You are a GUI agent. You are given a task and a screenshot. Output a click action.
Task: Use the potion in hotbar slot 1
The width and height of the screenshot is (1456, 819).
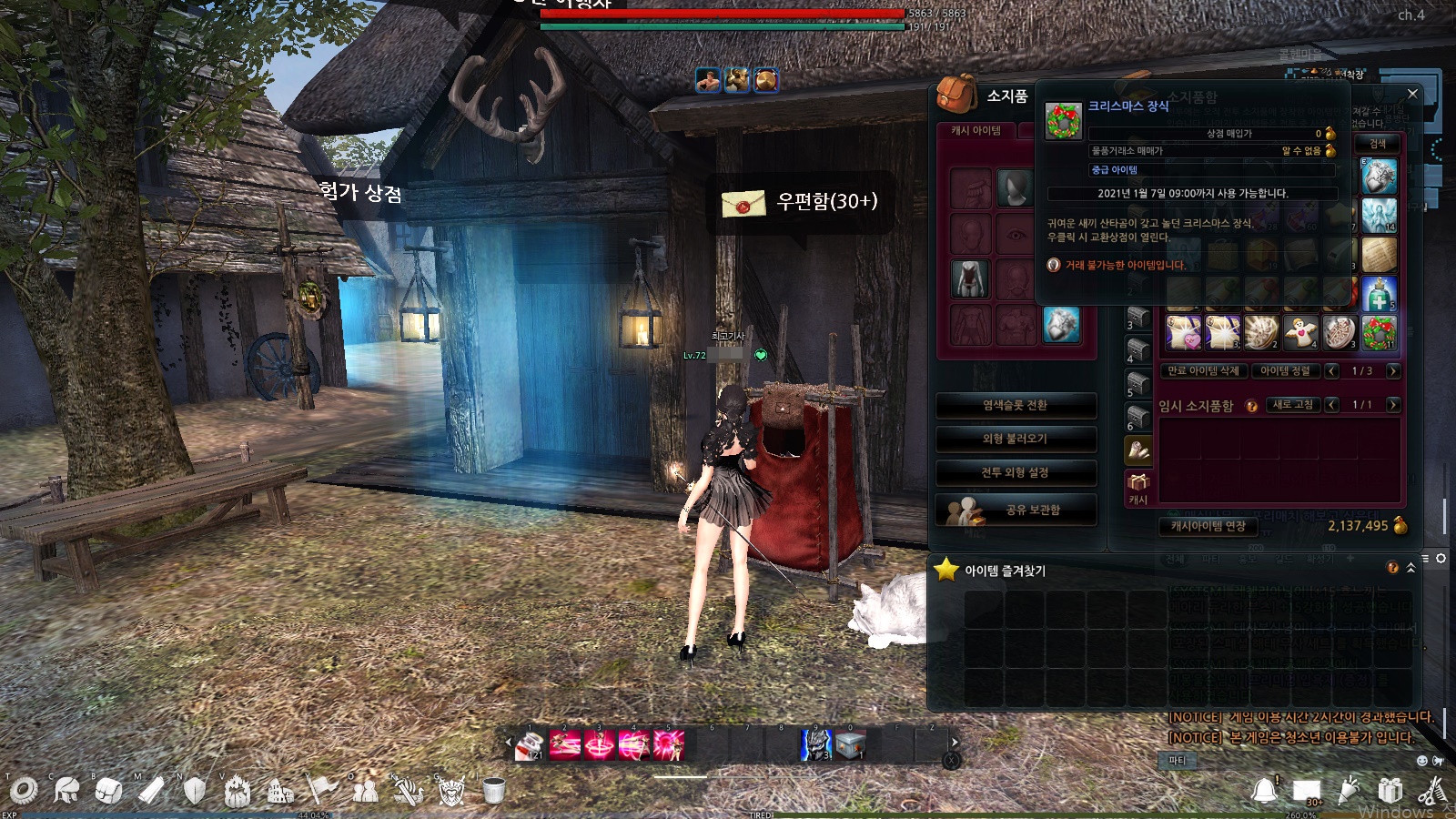pos(529,745)
